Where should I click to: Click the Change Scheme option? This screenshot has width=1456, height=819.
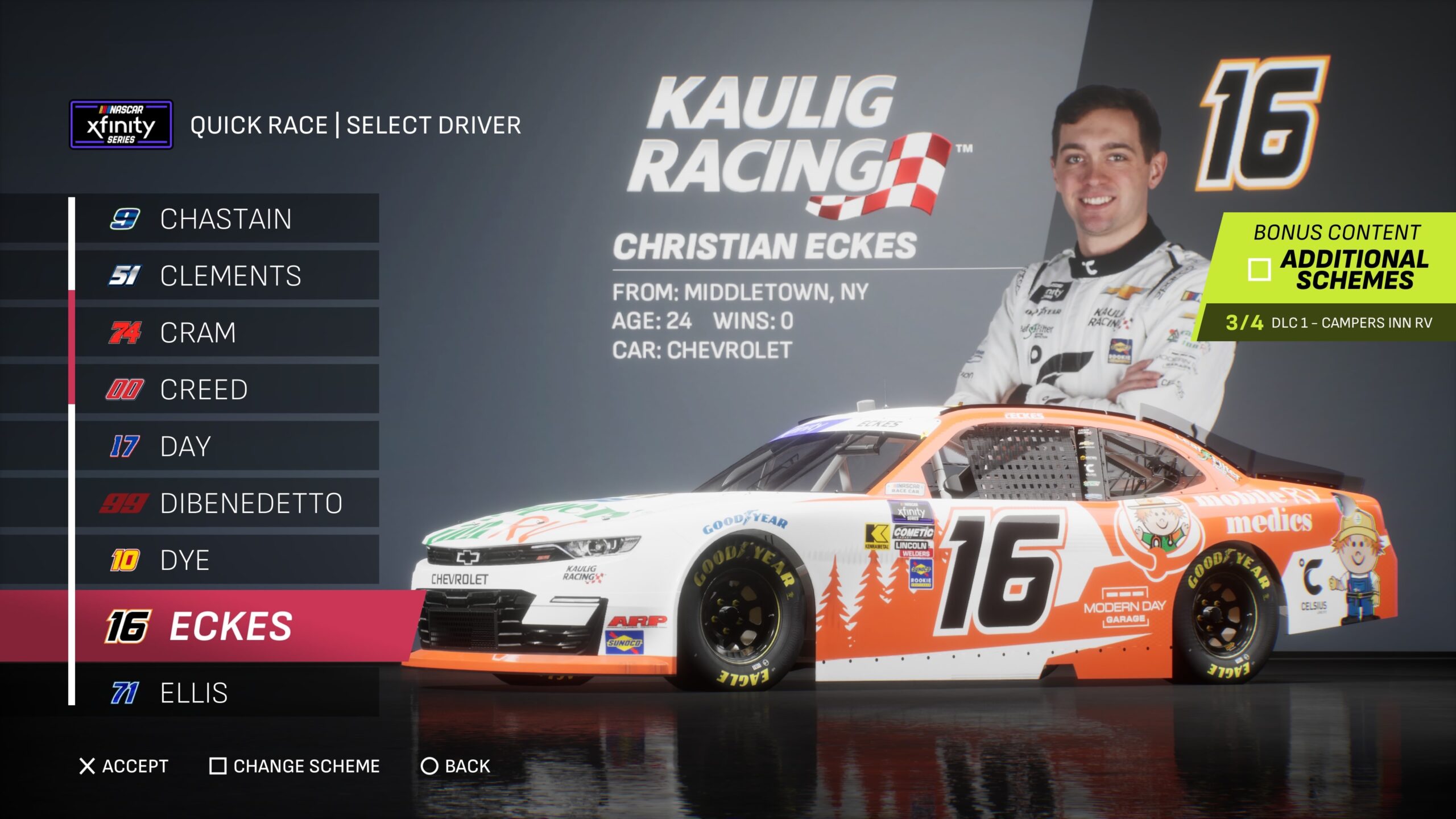[x=295, y=766]
